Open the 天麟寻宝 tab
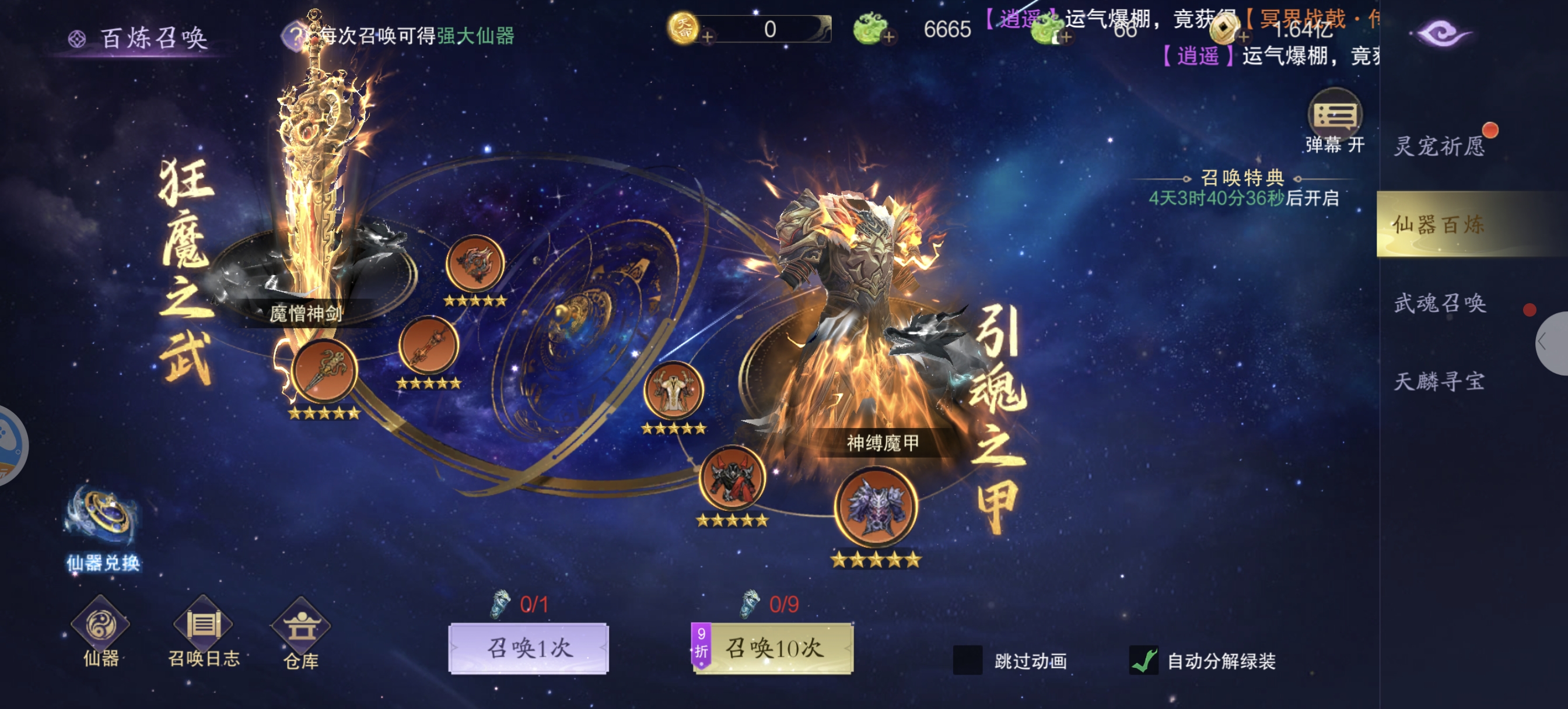The height and width of the screenshot is (709, 1568). pyautogui.click(x=1440, y=381)
